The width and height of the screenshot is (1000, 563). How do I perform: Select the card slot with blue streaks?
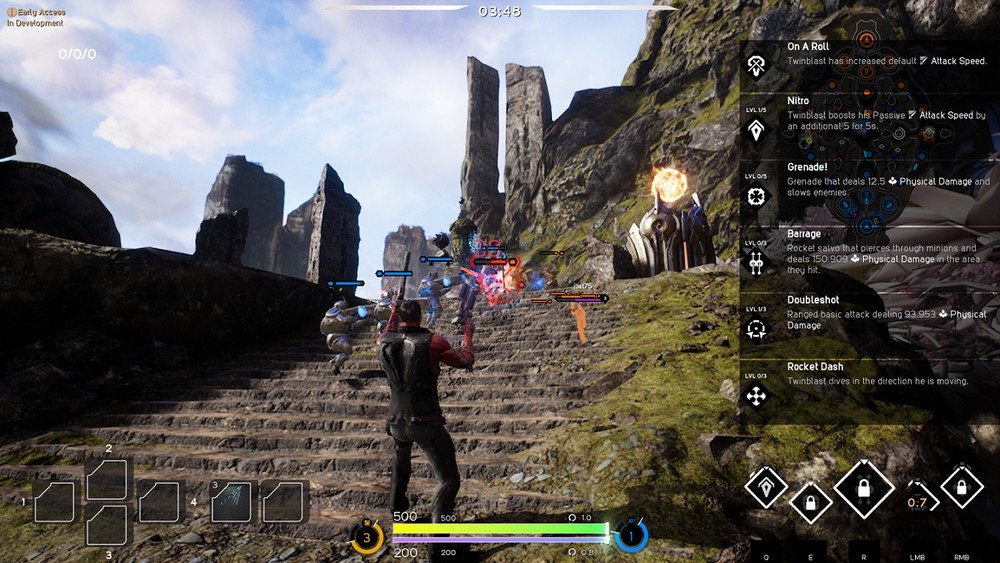click(x=231, y=501)
